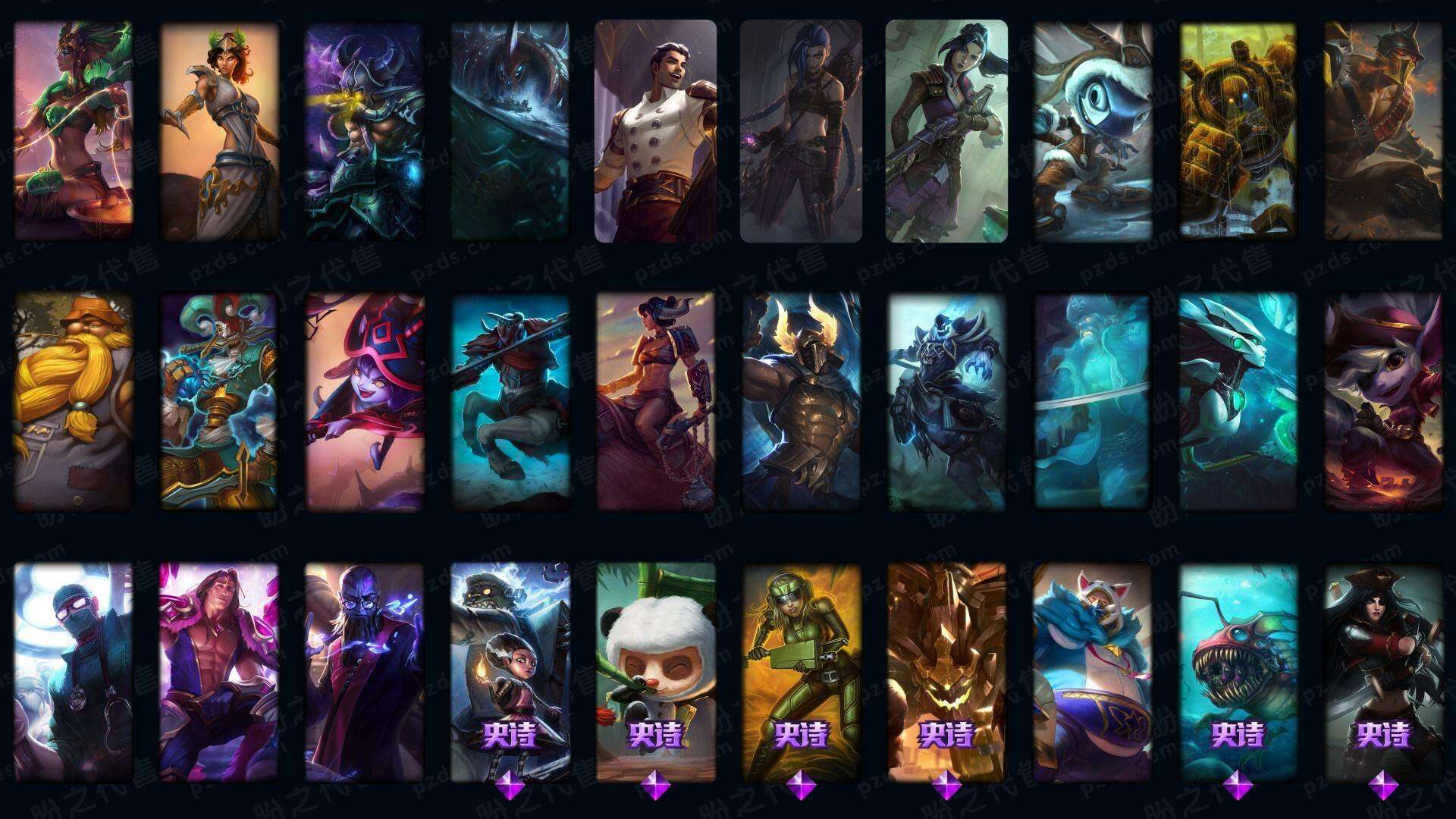This screenshot has height=819, width=1456.
Task: Select the yellow-bearded Gragas skin card
Action: (74, 402)
